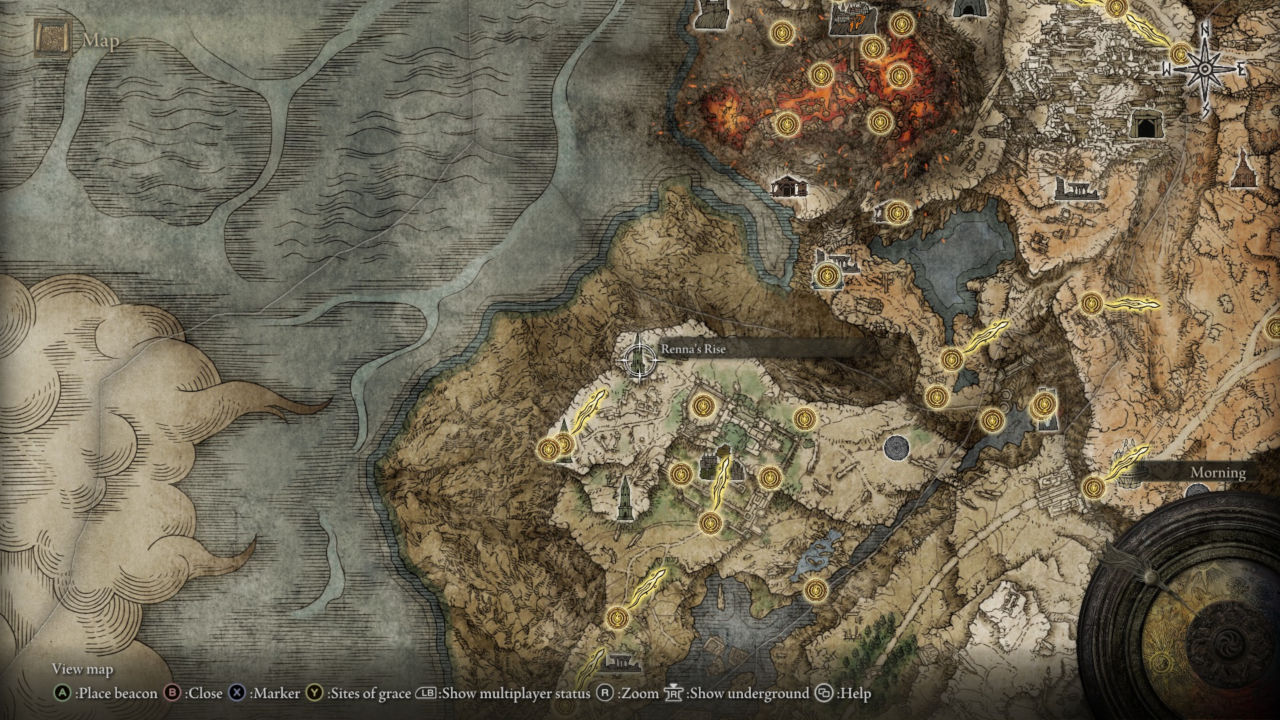This screenshot has height=720, width=1280.
Task: Open the Help option
Action: (826, 693)
